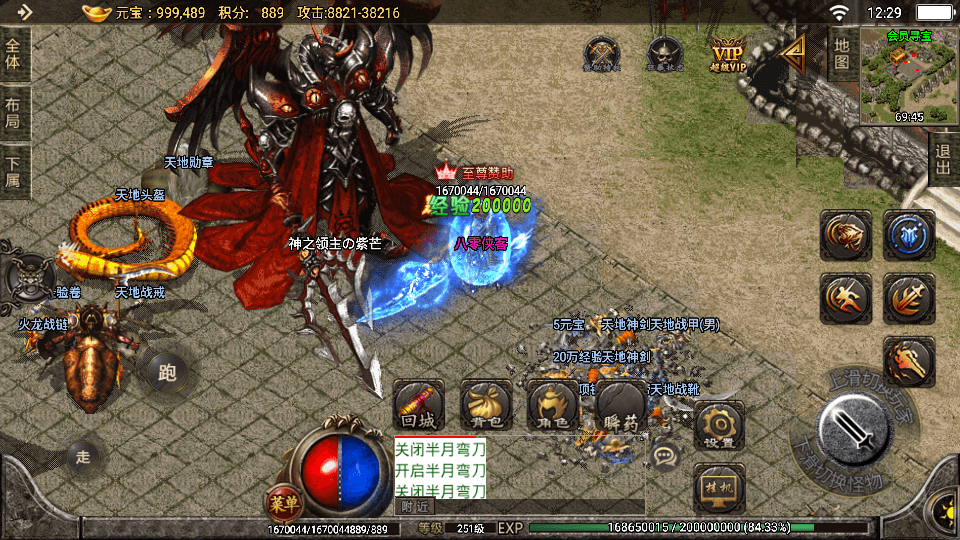
Task: Tap the large sword attack button
Action: pyautogui.click(x=854, y=432)
